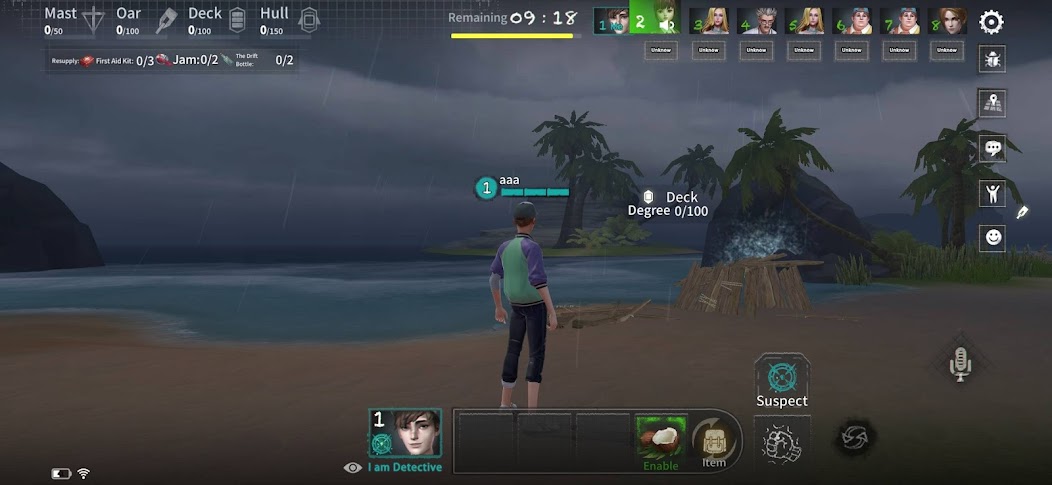The height and width of the screenshot is (485, 1052).
Task: Activate the Suspect ability
Action: (781, 381)
